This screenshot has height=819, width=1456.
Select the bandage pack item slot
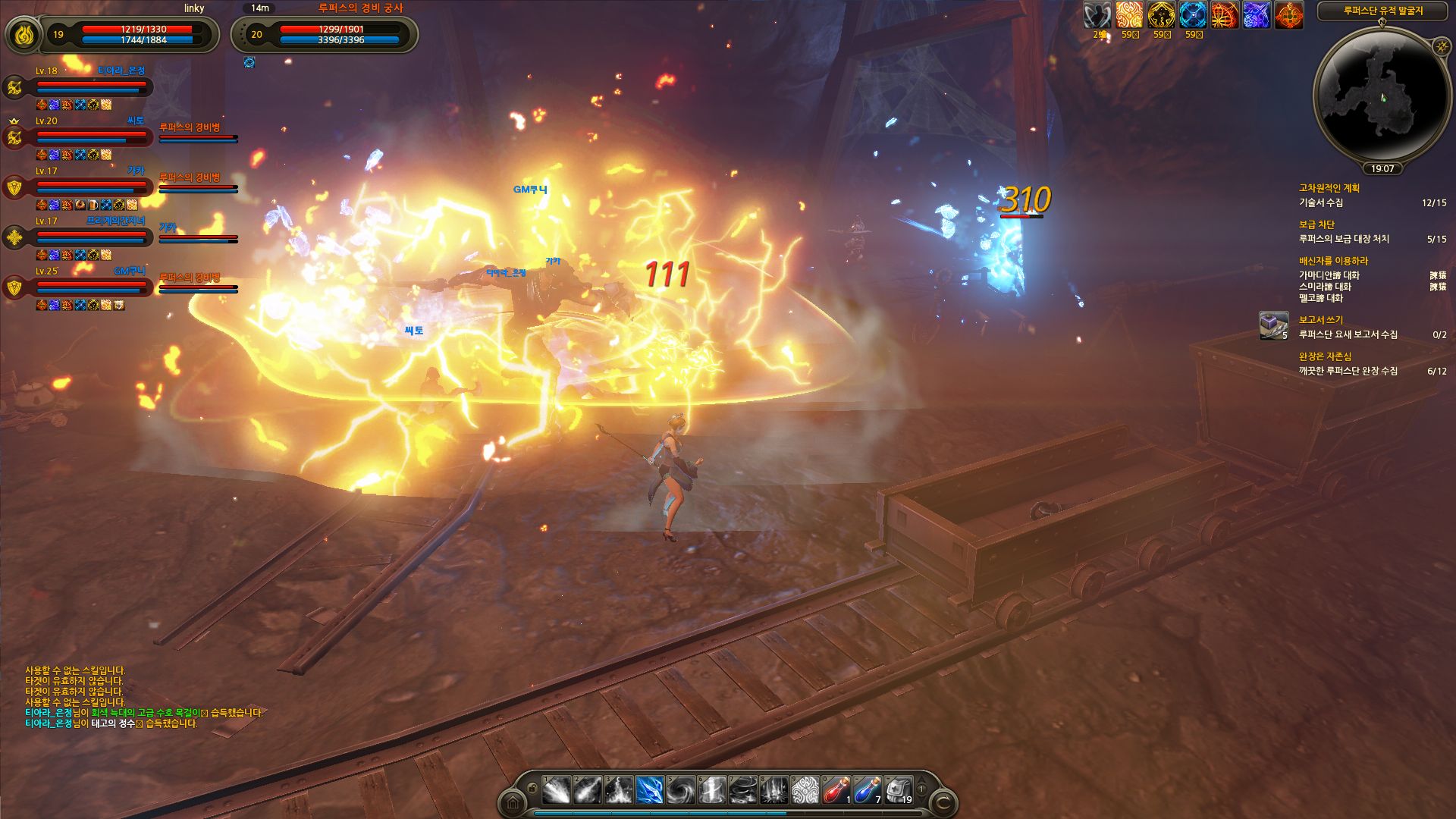tap(898, 790)
